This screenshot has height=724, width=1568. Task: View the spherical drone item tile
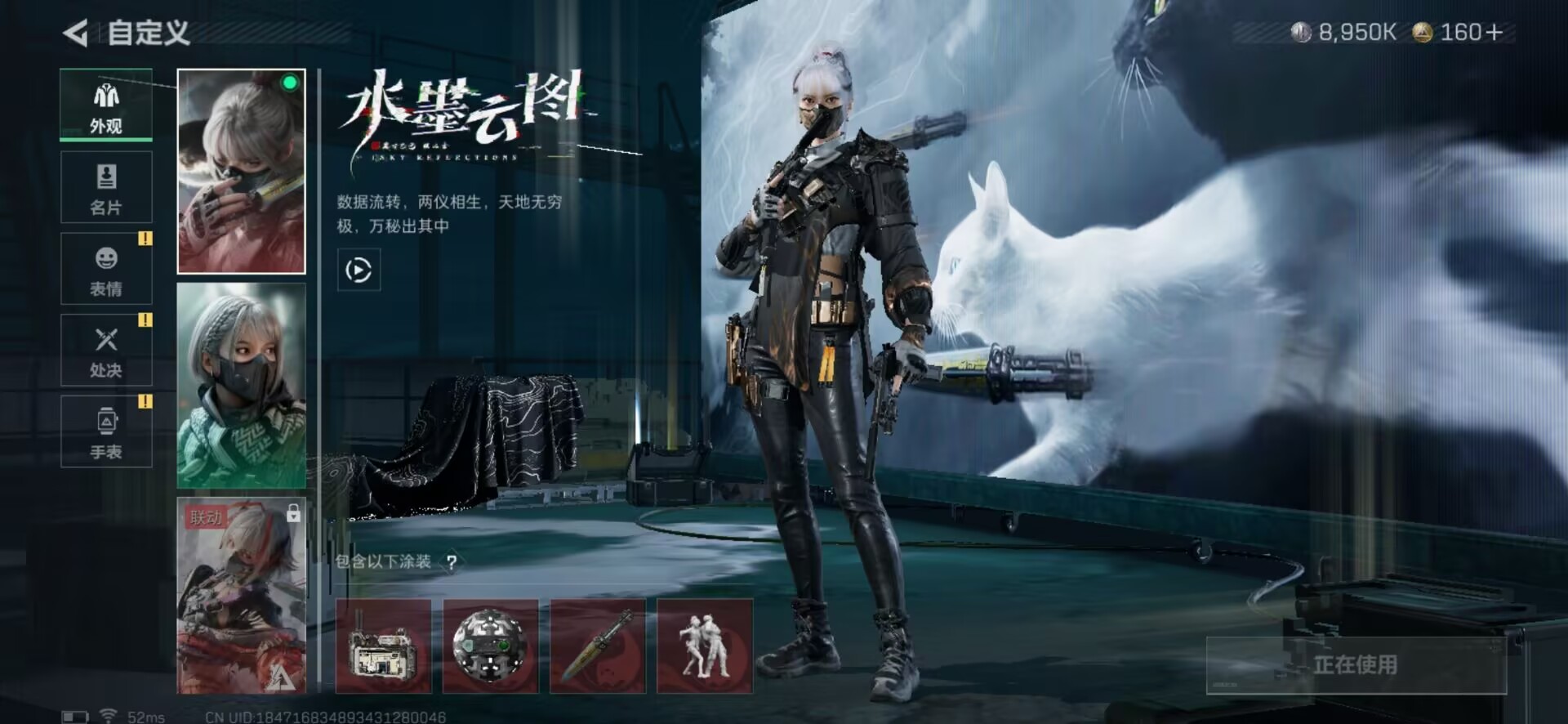[490, 646]
